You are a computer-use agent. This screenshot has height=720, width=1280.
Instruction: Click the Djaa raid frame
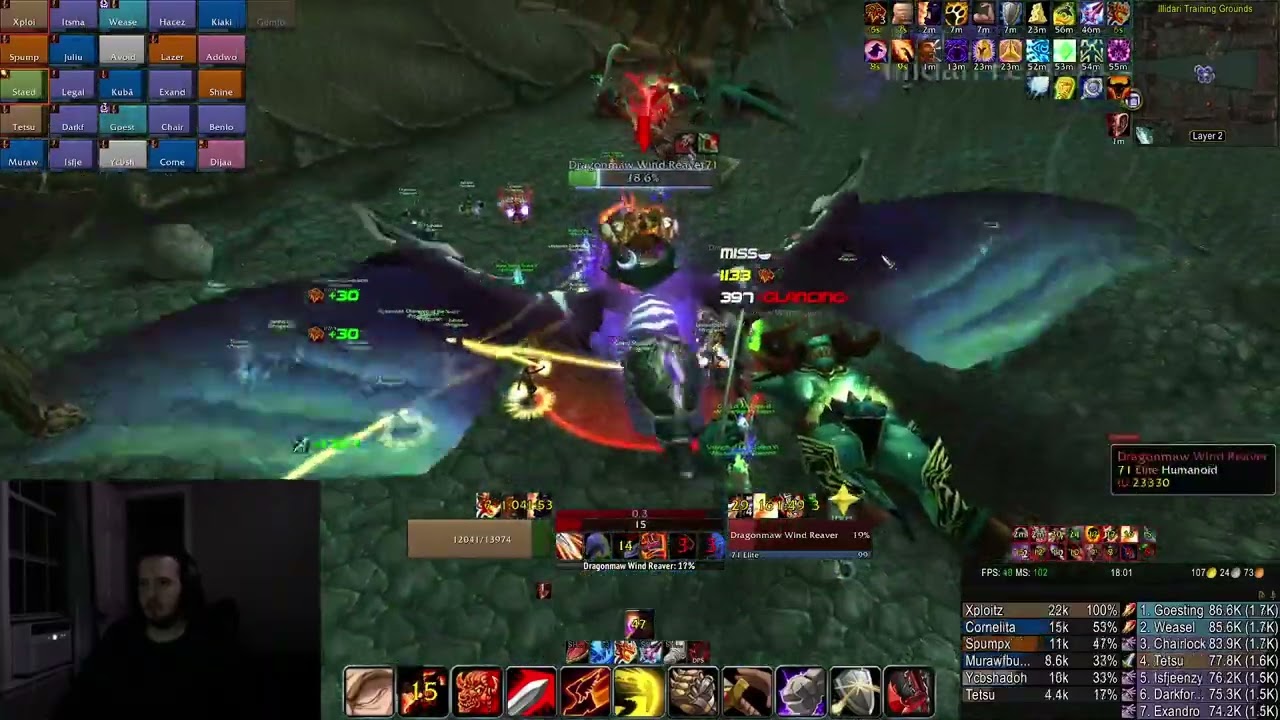pyautogui.click(x=221, y=161)
